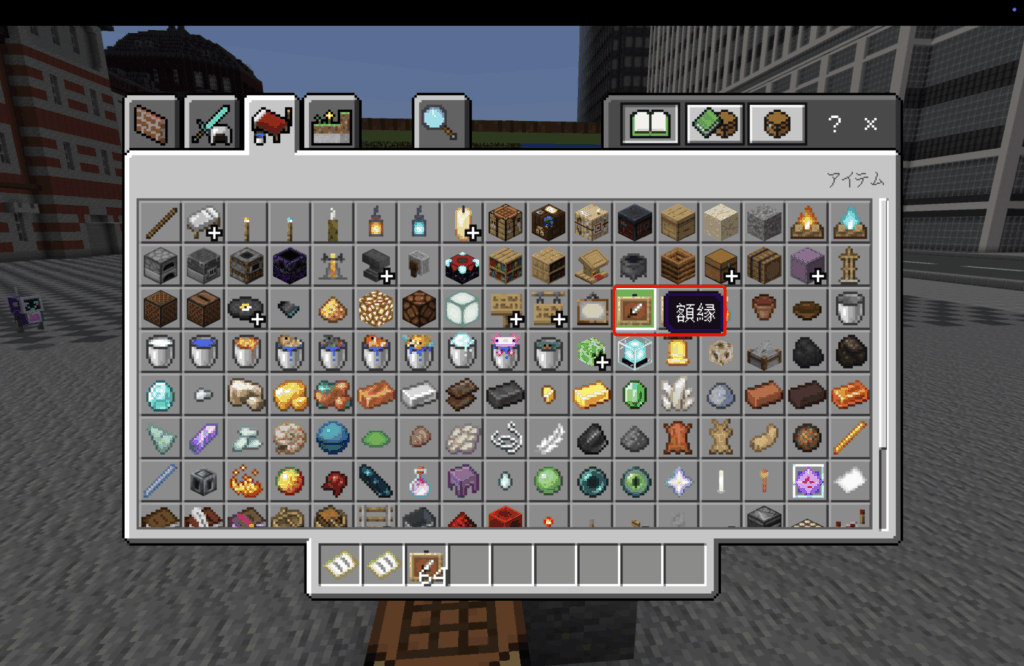This screenshot has height=666, width=1024.
Task: Select the nether star item
Action: tap(678, 482)
